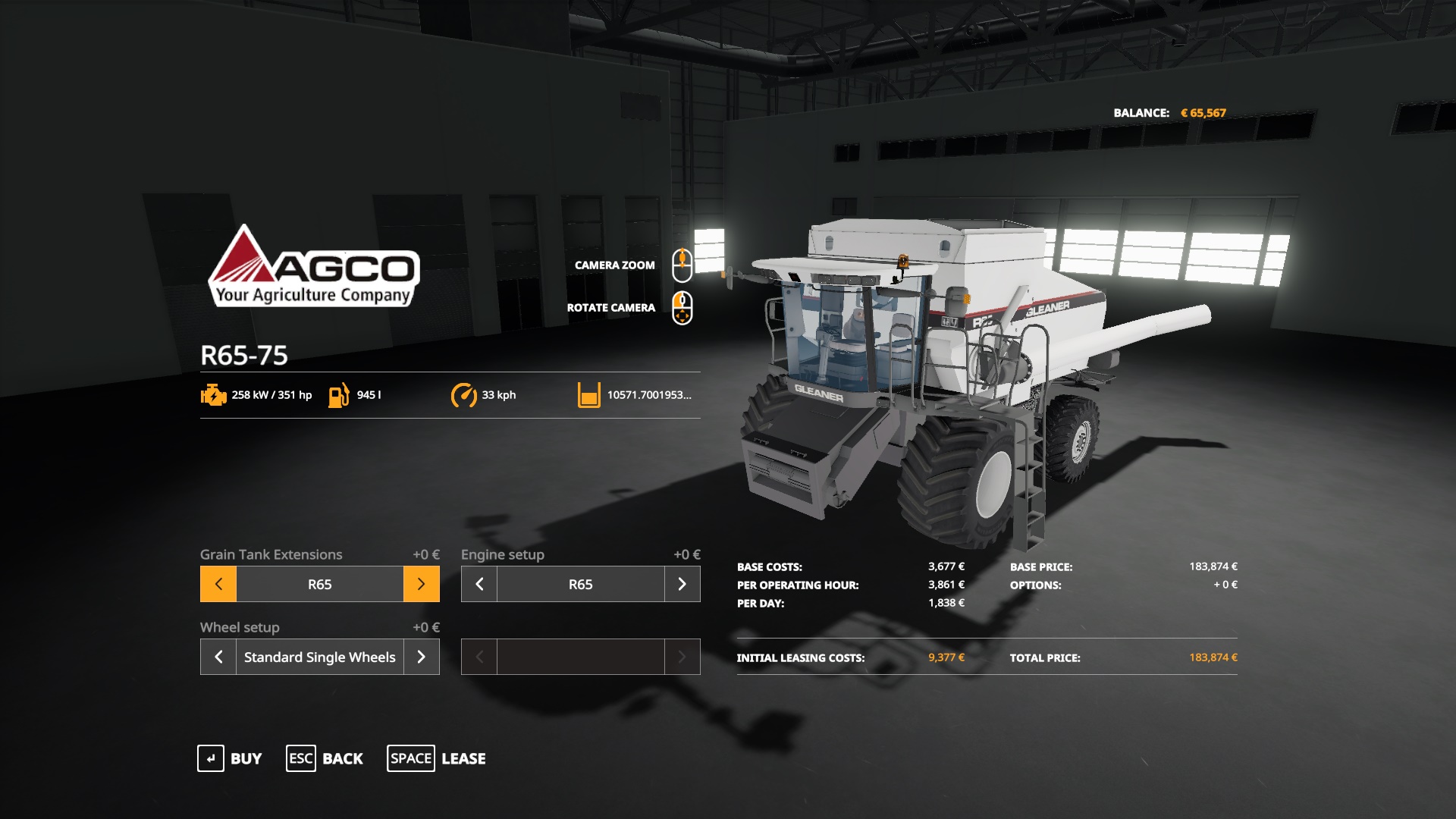The width and height of the screenshot is (1456, 819).
Task: Click the BUY button
Action: click(244, 758)
